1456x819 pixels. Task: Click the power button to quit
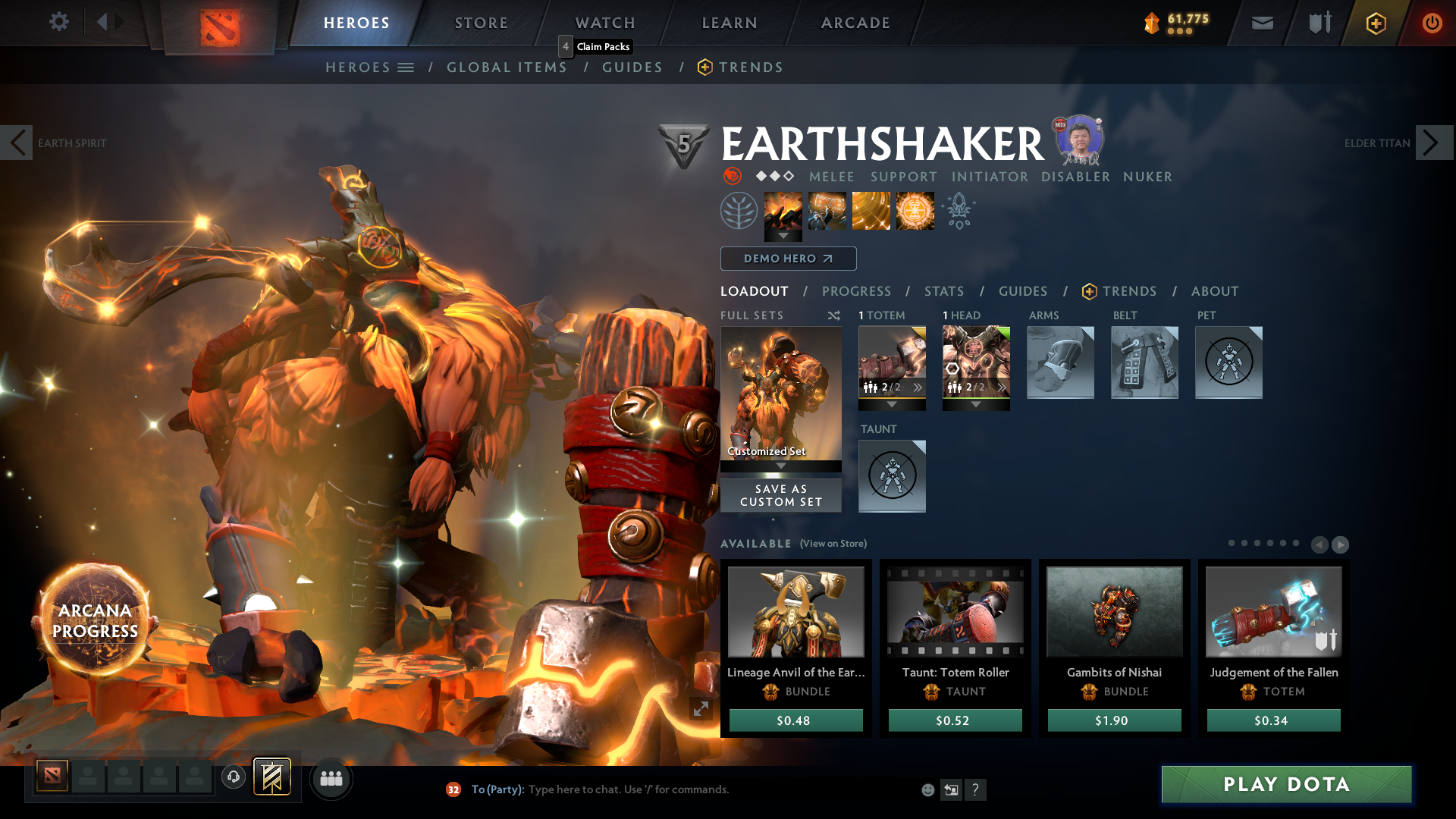coord(1432,23)
